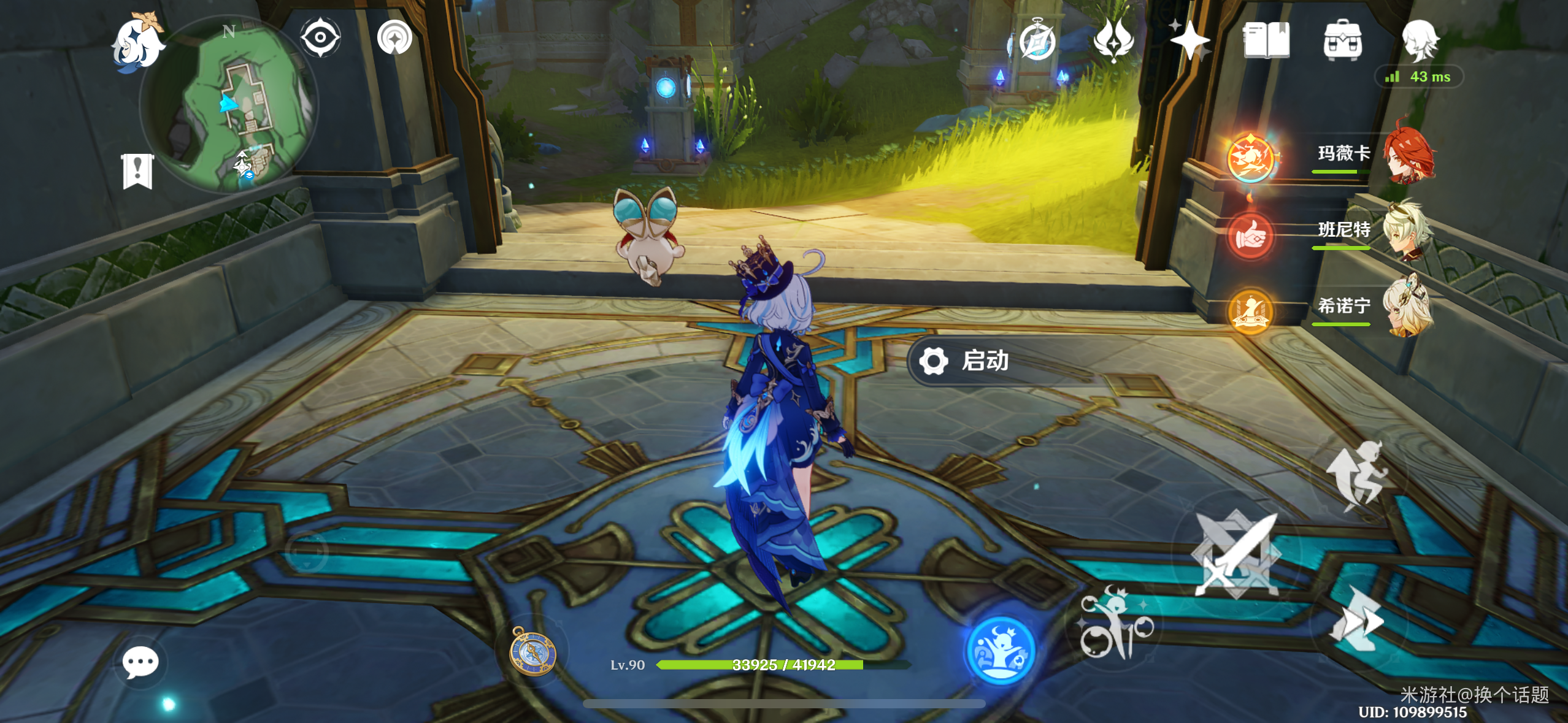This screenshot has height=723, width=1568.
Task: Open the backpack inventory
Action: point(1342,40)
